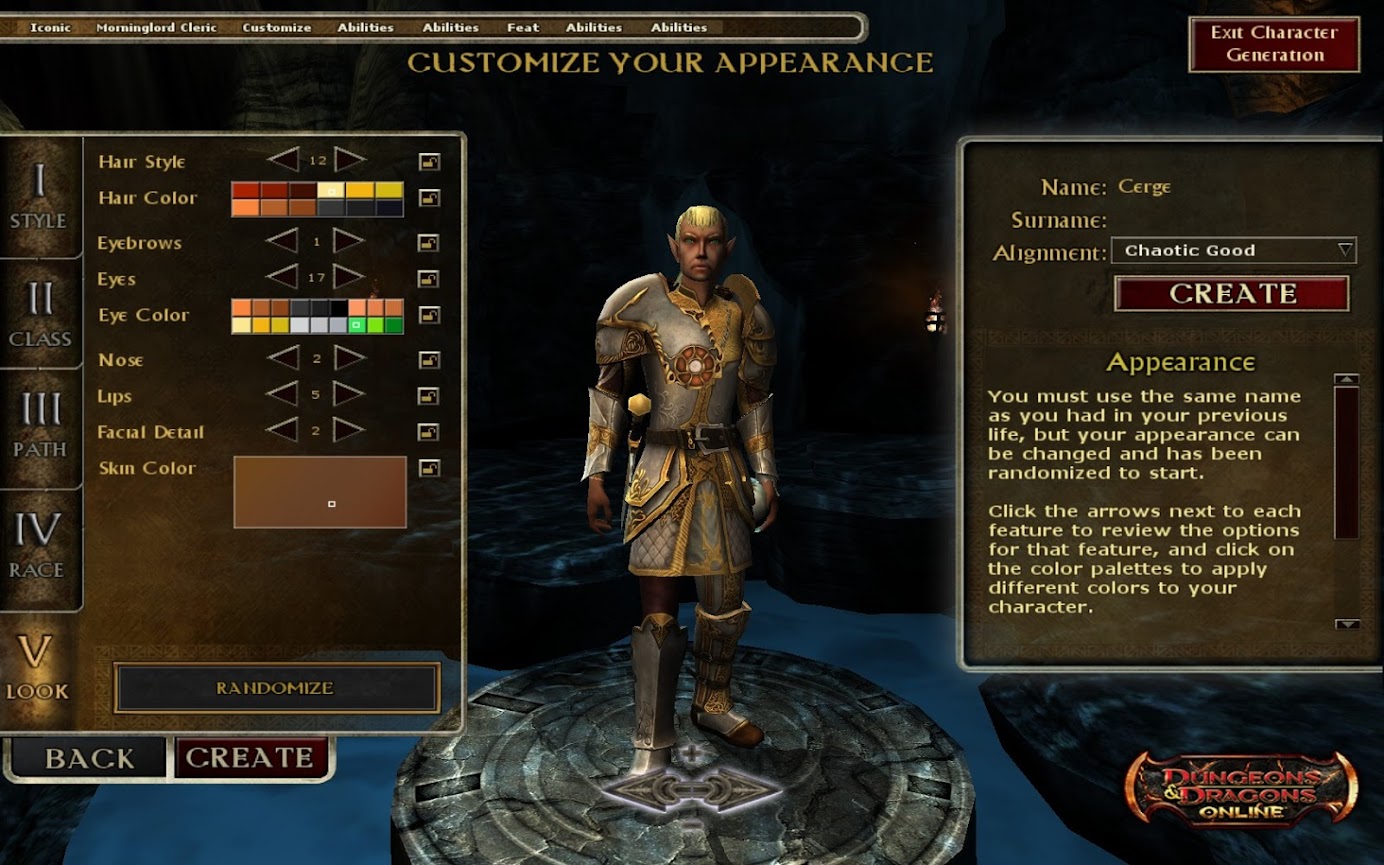The height and width of the screenshot is (865, 1384).
Task: Cycle to the next Nose shape
Action: click(x=349, y=359)
